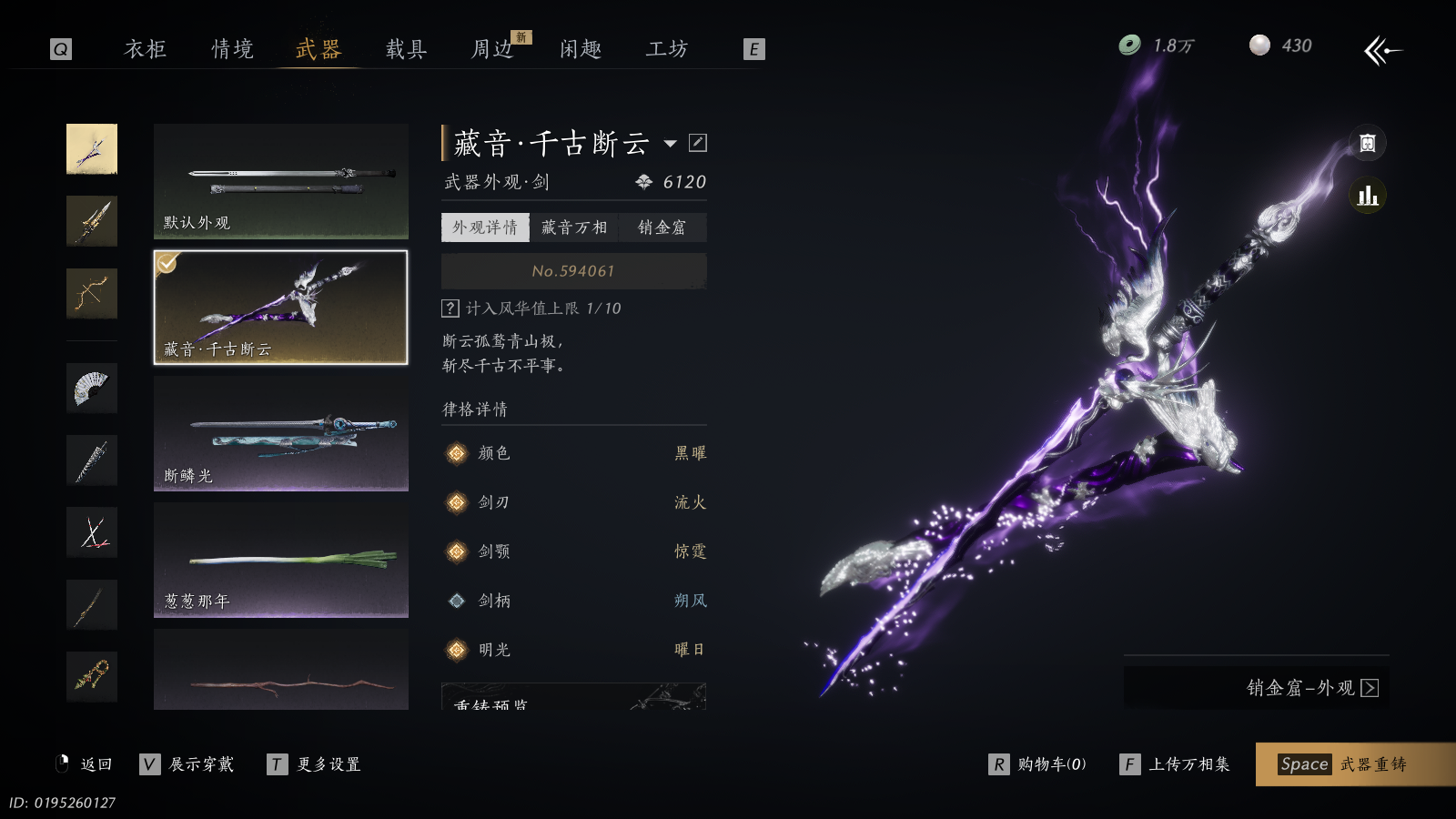Pick the 葱葱那年 scallion sword skin
The width and height of the screenshot is (1456, 819).
coord(280,560)
